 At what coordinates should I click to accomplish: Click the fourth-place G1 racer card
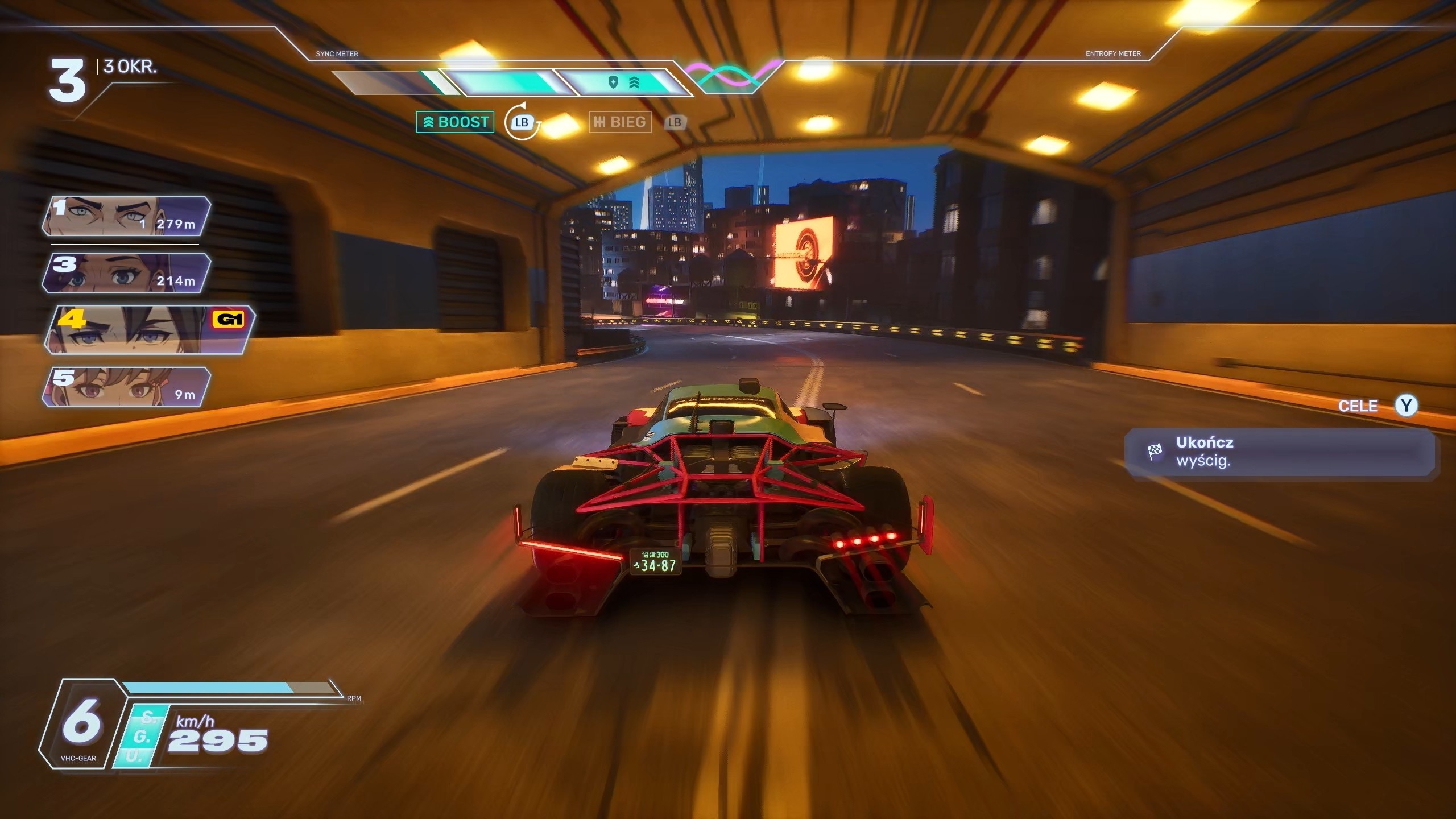click(x=149, y=330)
